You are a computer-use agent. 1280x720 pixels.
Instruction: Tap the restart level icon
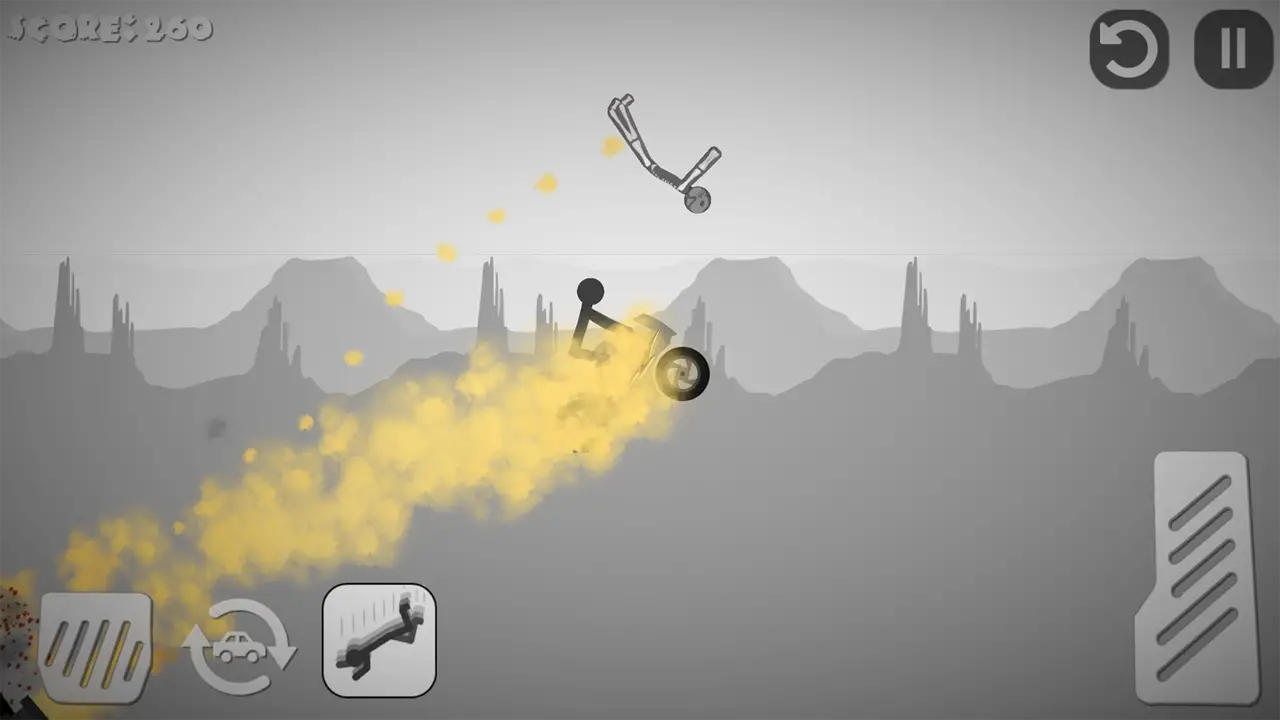1129,48
